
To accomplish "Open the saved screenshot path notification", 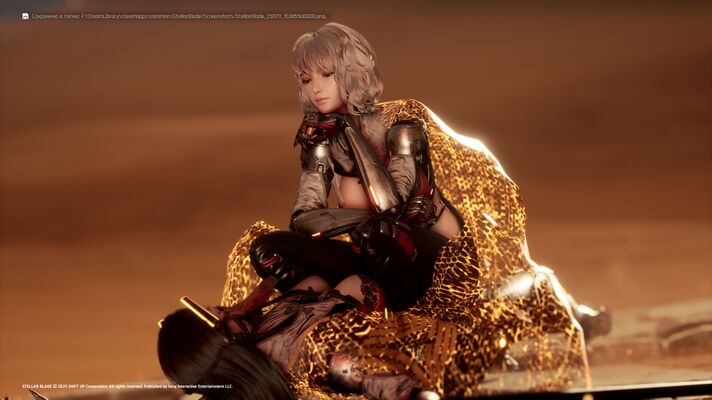I will pos(172,16).
